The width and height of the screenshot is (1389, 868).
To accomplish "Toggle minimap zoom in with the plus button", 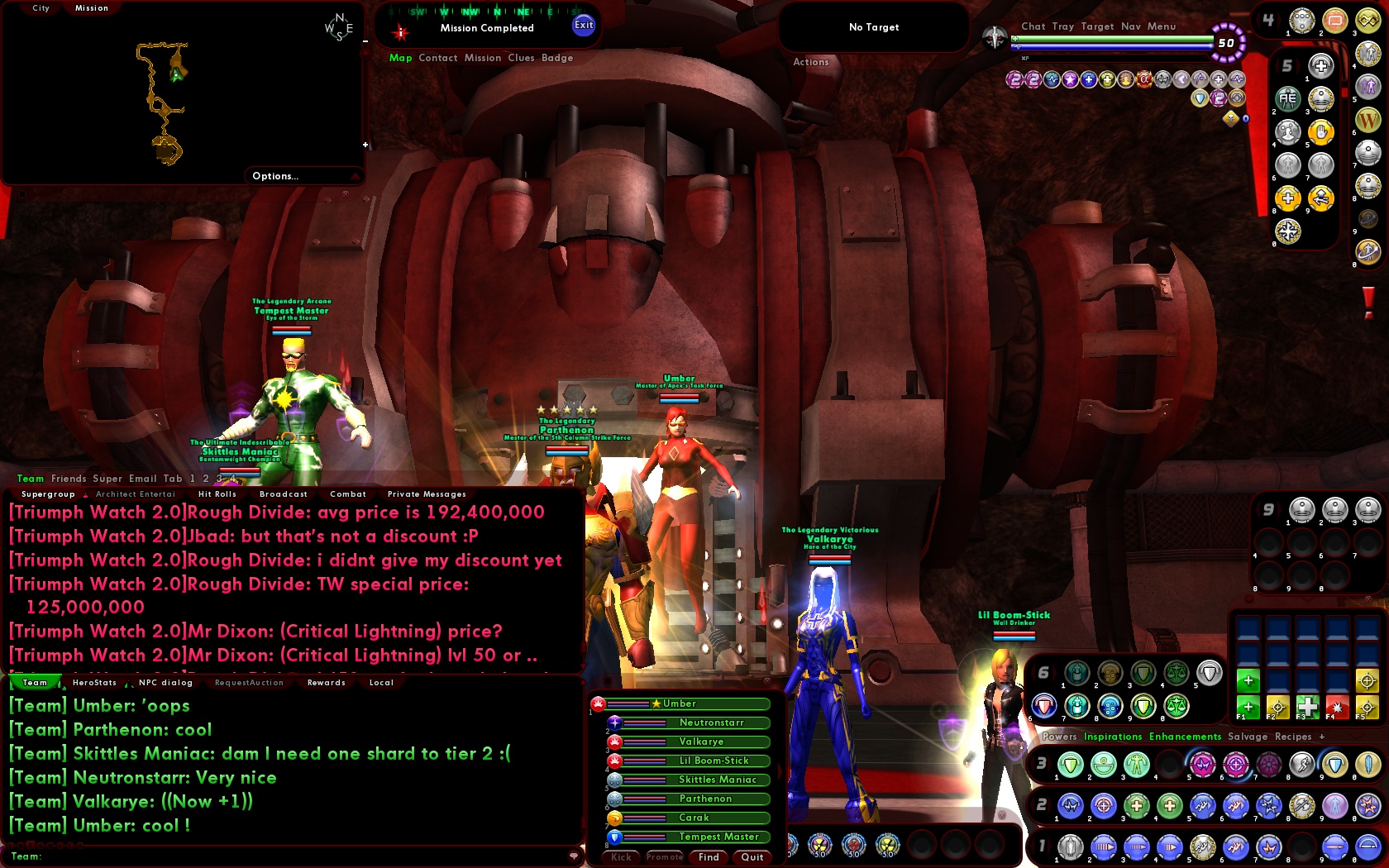I will point(365,145).
